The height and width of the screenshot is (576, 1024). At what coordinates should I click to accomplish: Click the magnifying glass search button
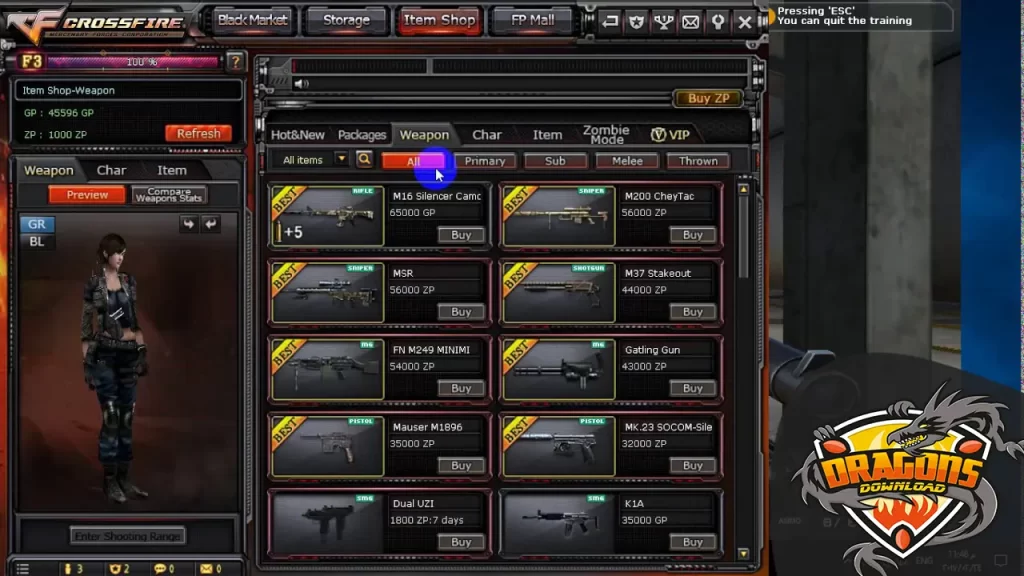click(x=364, y=159)
